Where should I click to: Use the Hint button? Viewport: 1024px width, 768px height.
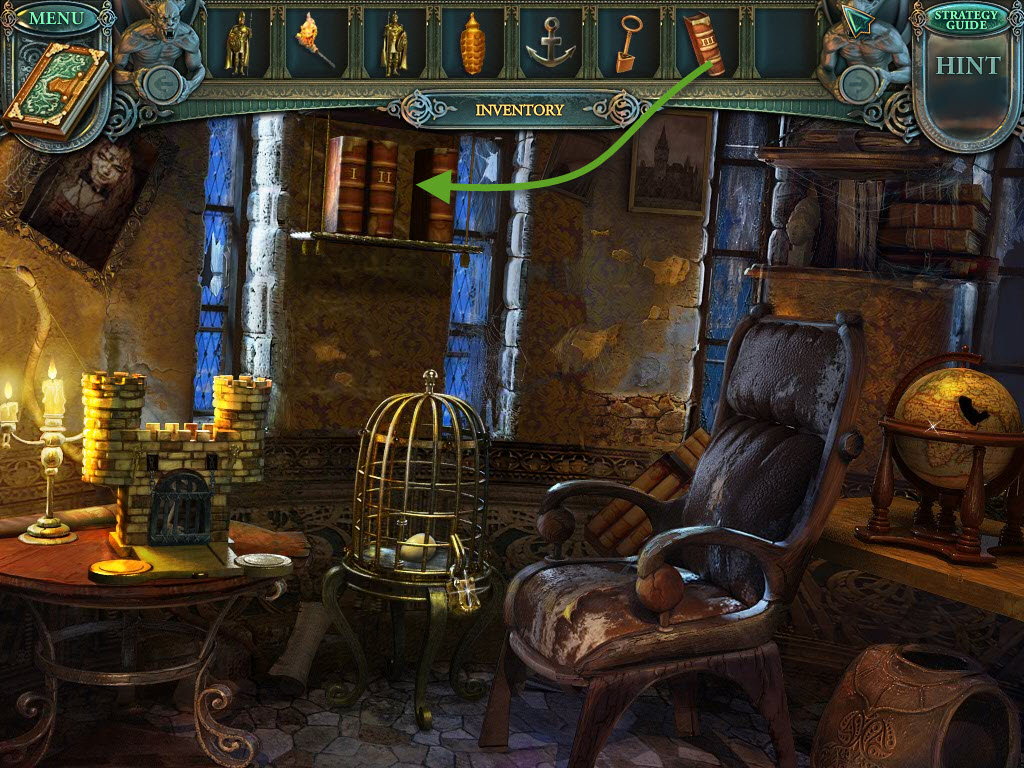point(967,66)
